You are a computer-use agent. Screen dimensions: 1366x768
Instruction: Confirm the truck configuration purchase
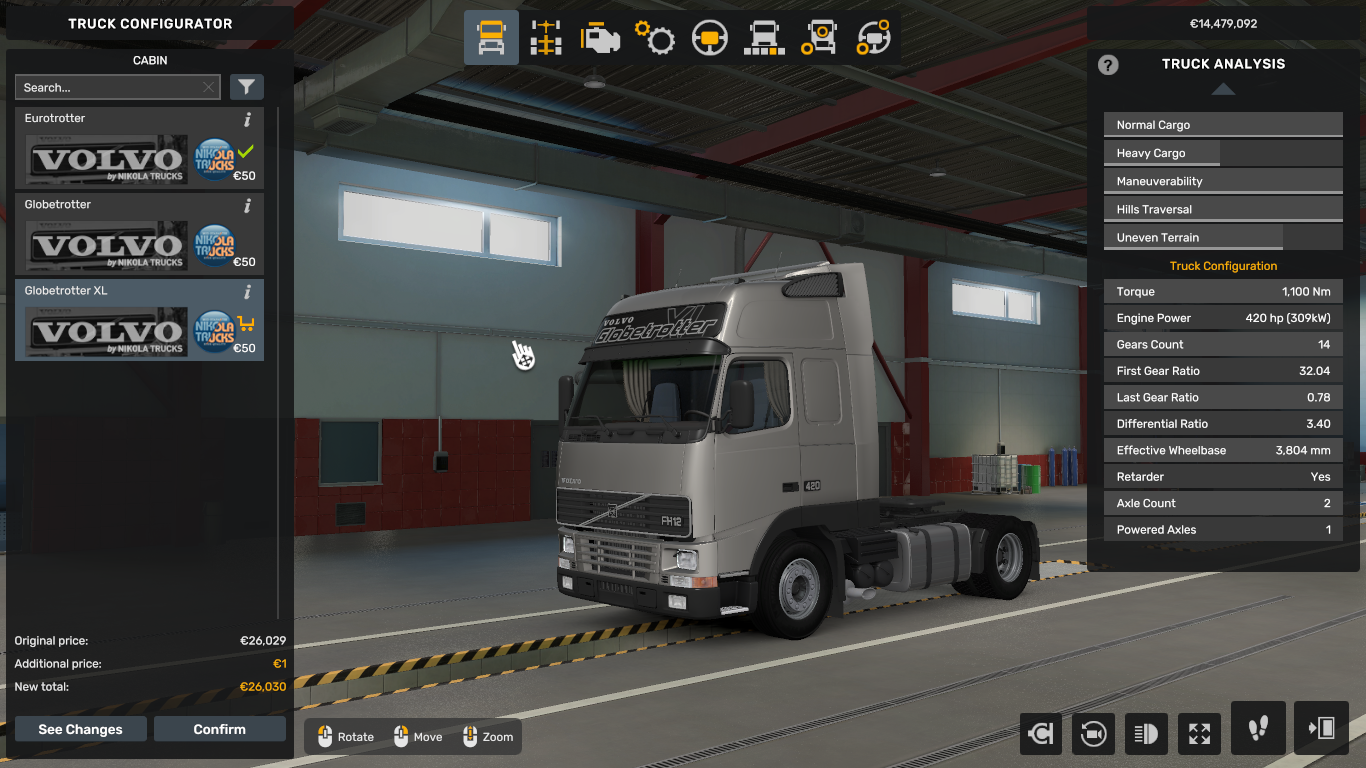219,729
